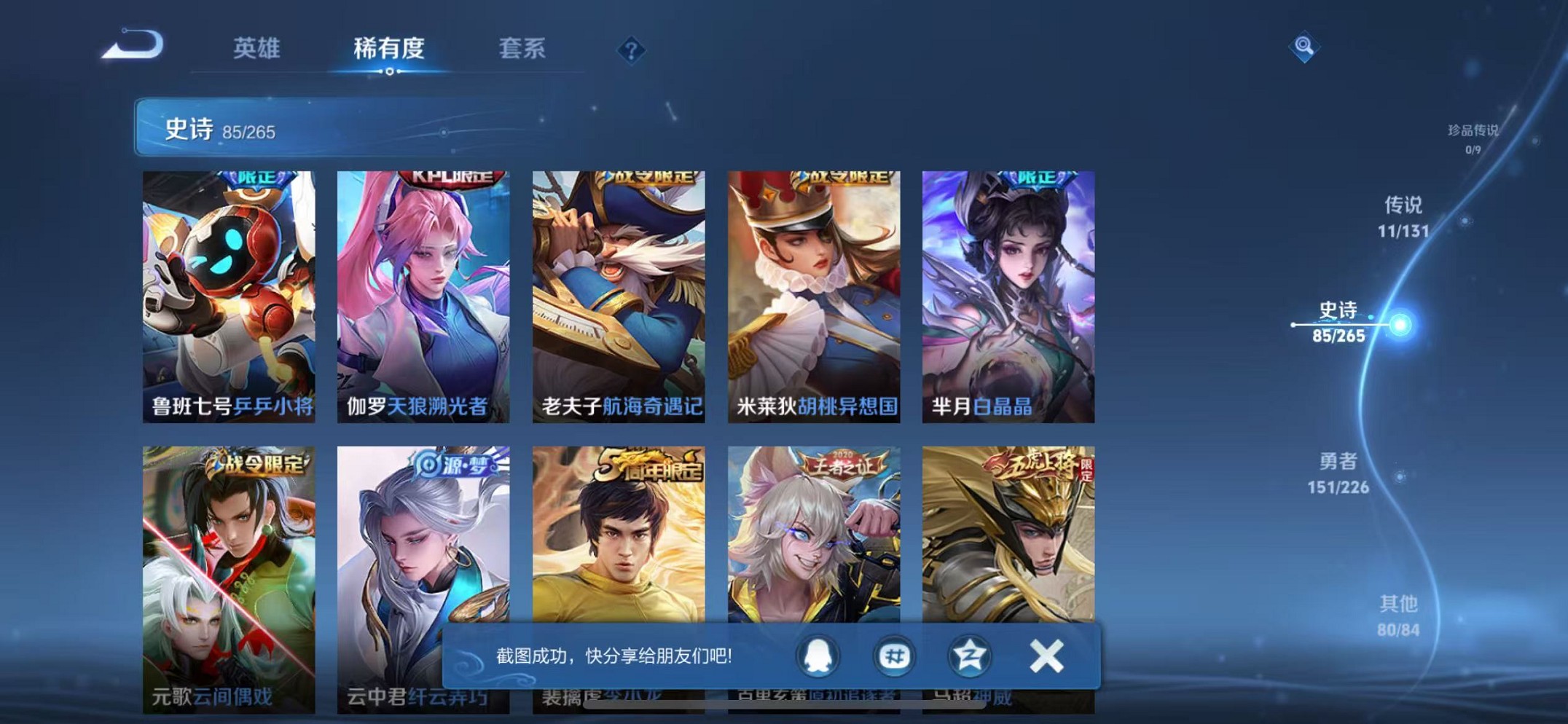Viewport: 1568px width, 724px height.
Task: Share via the hashtag channel icon
Action: pyautogui.click(x=894, y=656)
